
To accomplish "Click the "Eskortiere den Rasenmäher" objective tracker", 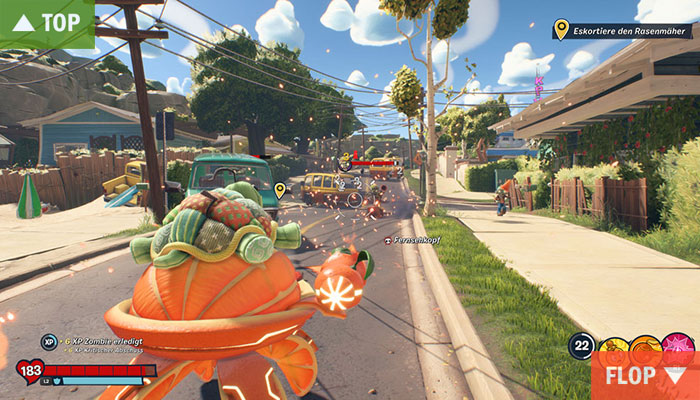I will [621, 31].
